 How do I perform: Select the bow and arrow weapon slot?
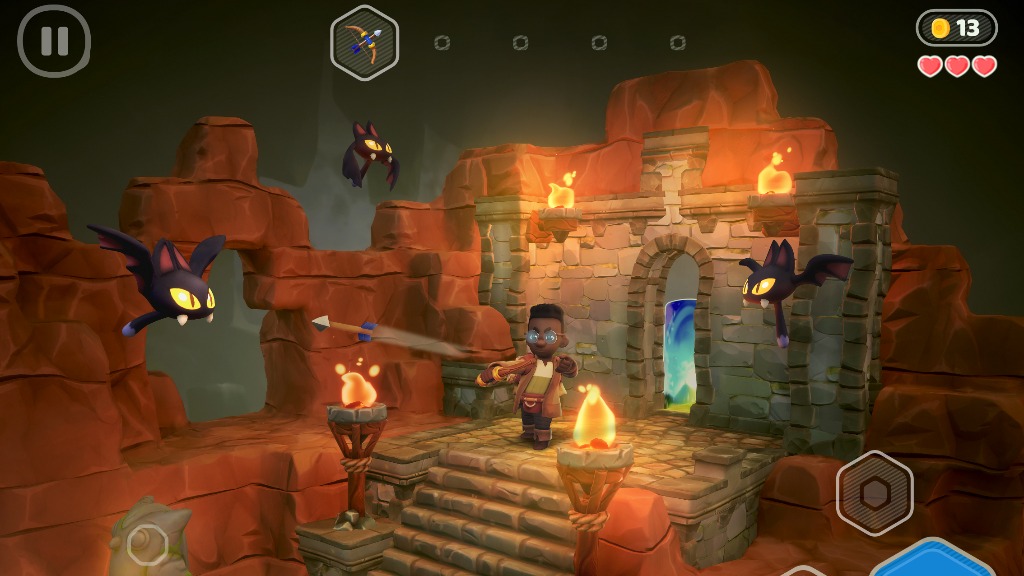[x=365, y=42]
